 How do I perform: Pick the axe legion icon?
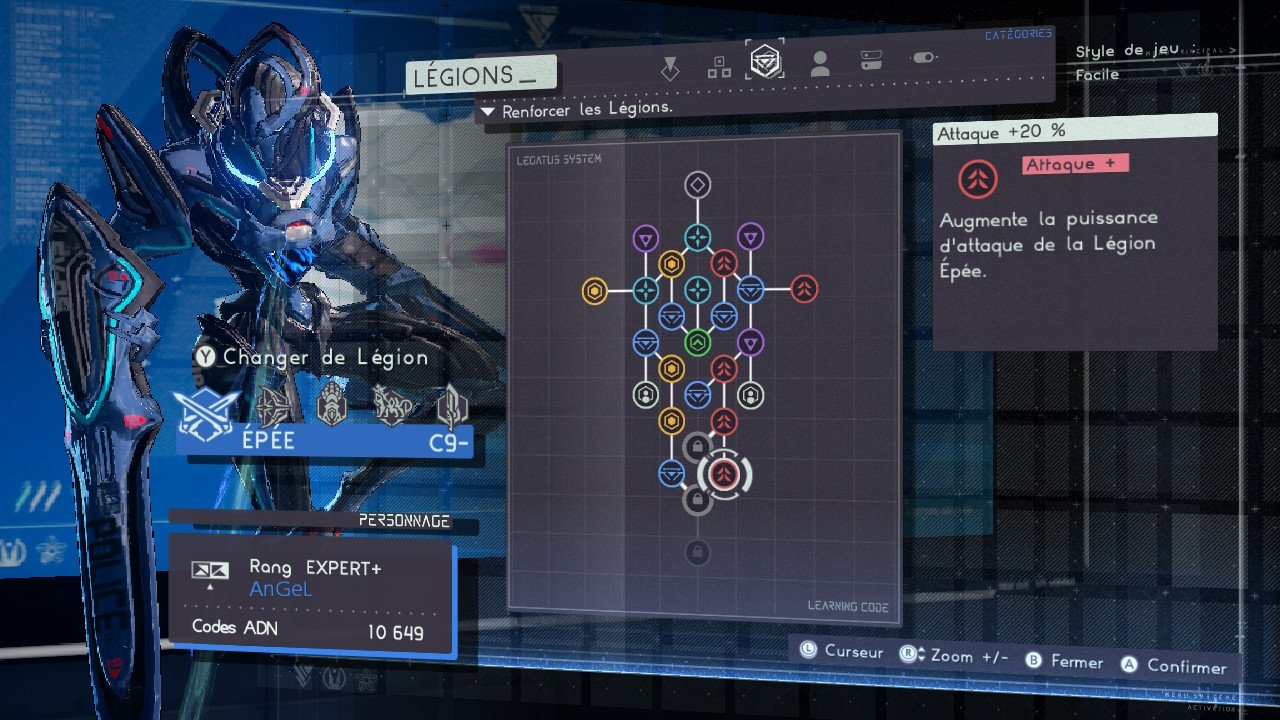click(452, 407)
